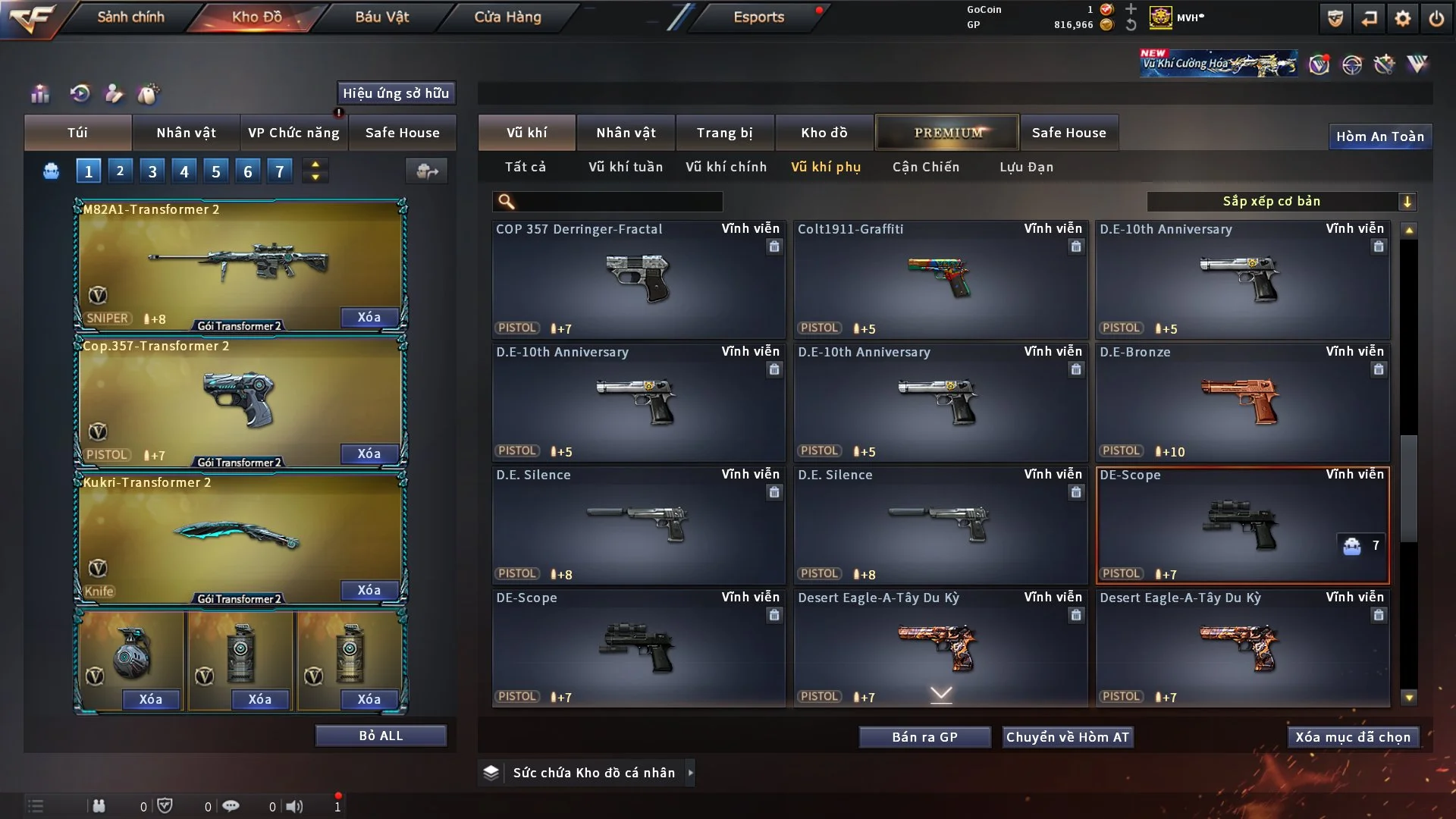
Task: Click the power exit button
Action: coord(1436,18)
